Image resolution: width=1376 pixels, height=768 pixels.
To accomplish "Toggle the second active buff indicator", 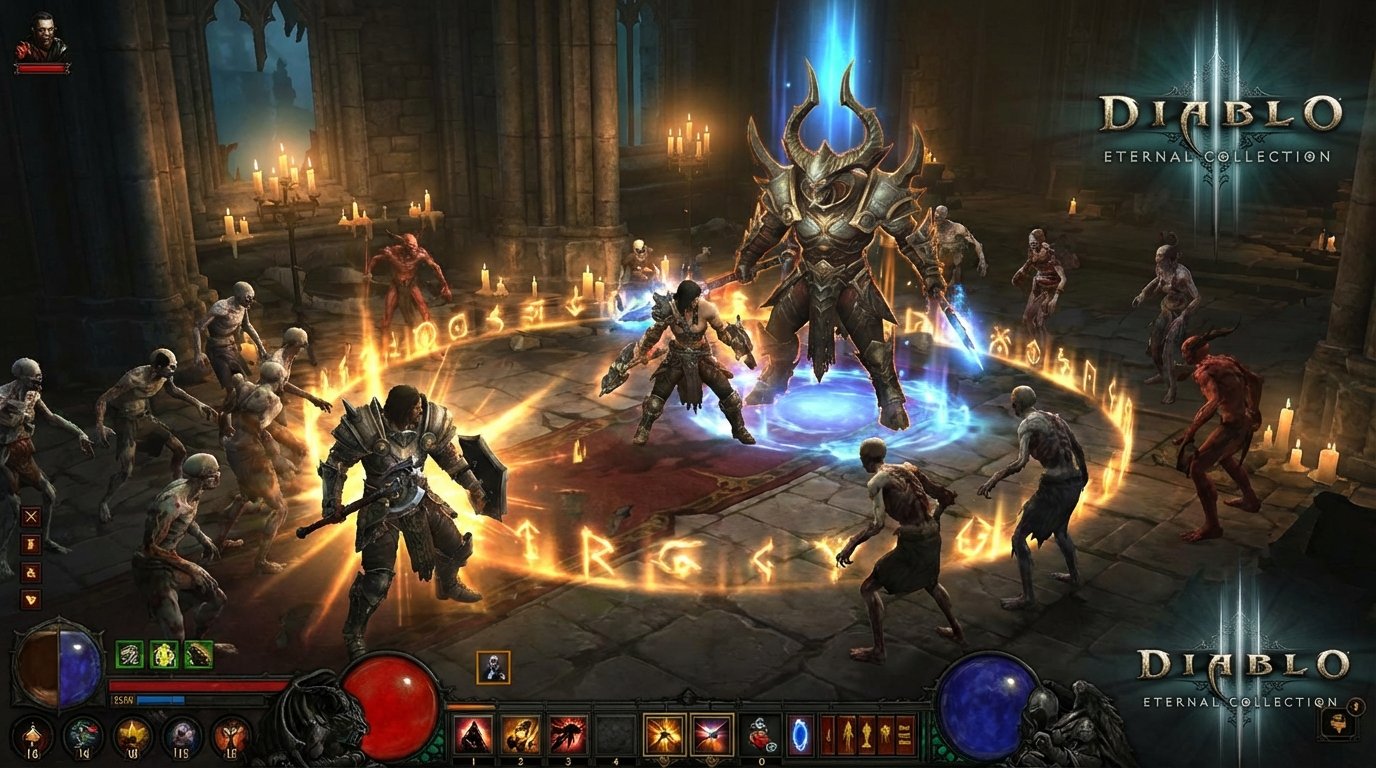I will pos(163,655).
